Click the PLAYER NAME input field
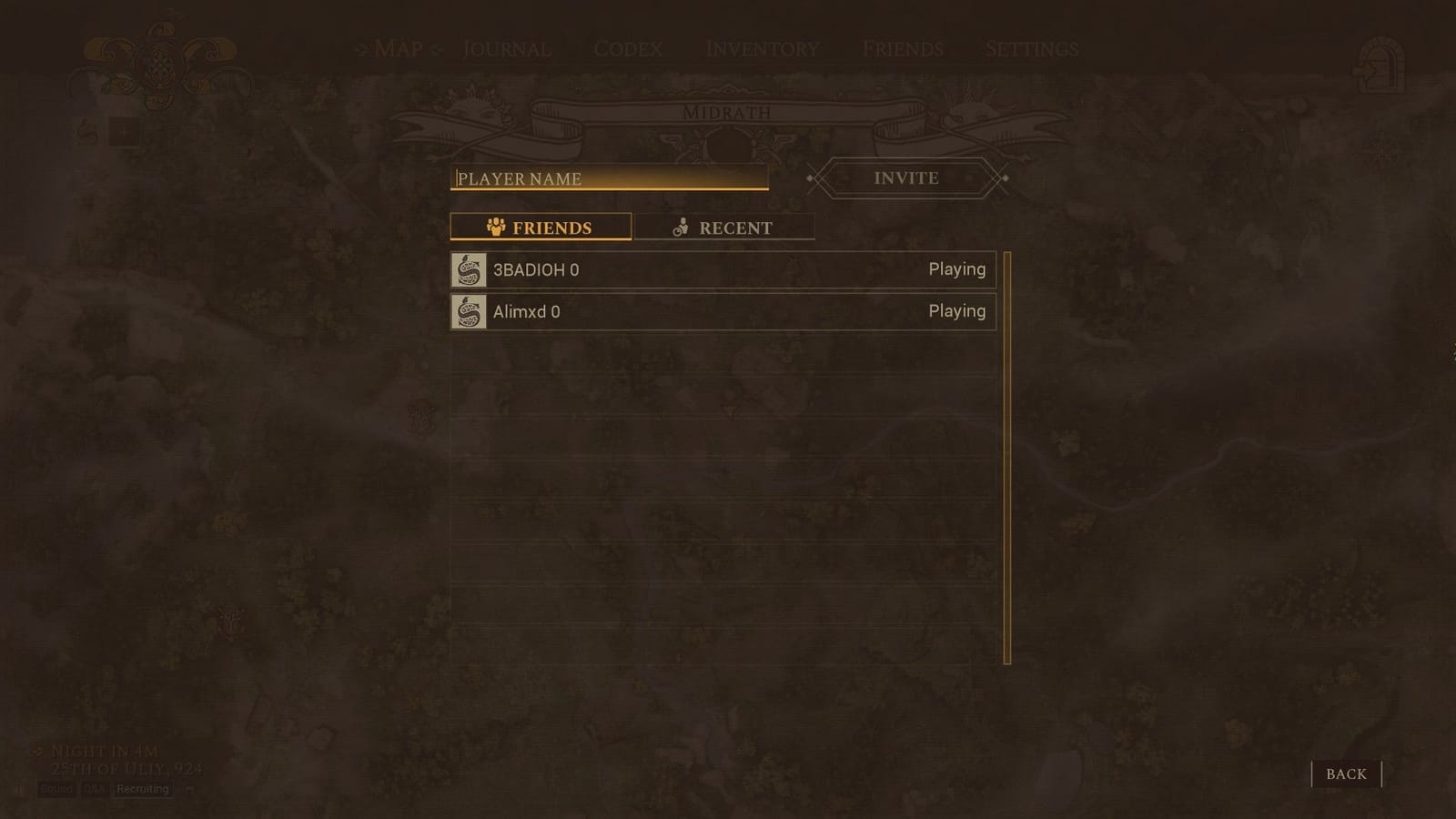The width and height of the screenshot is (1456, 819). 610,178
